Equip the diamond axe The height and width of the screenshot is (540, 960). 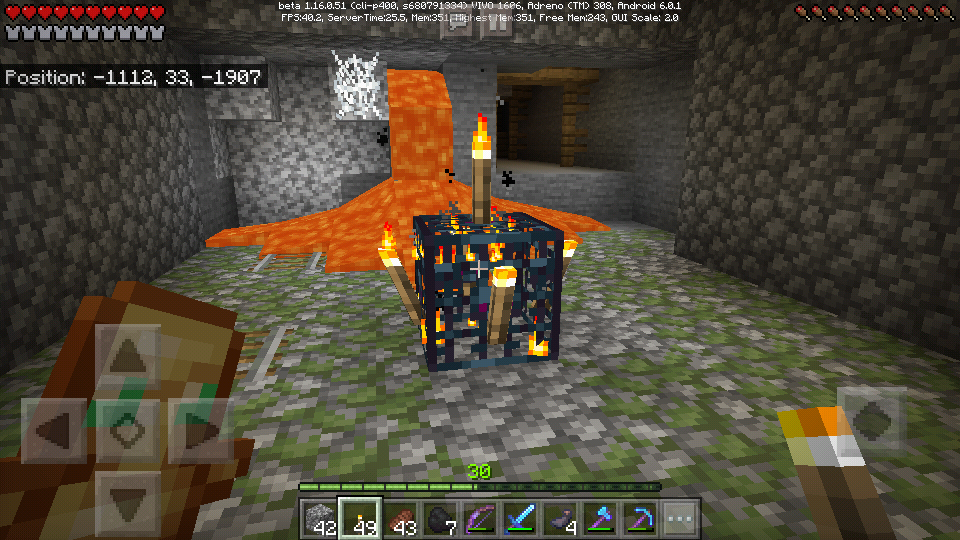click(x=599, y=519)
